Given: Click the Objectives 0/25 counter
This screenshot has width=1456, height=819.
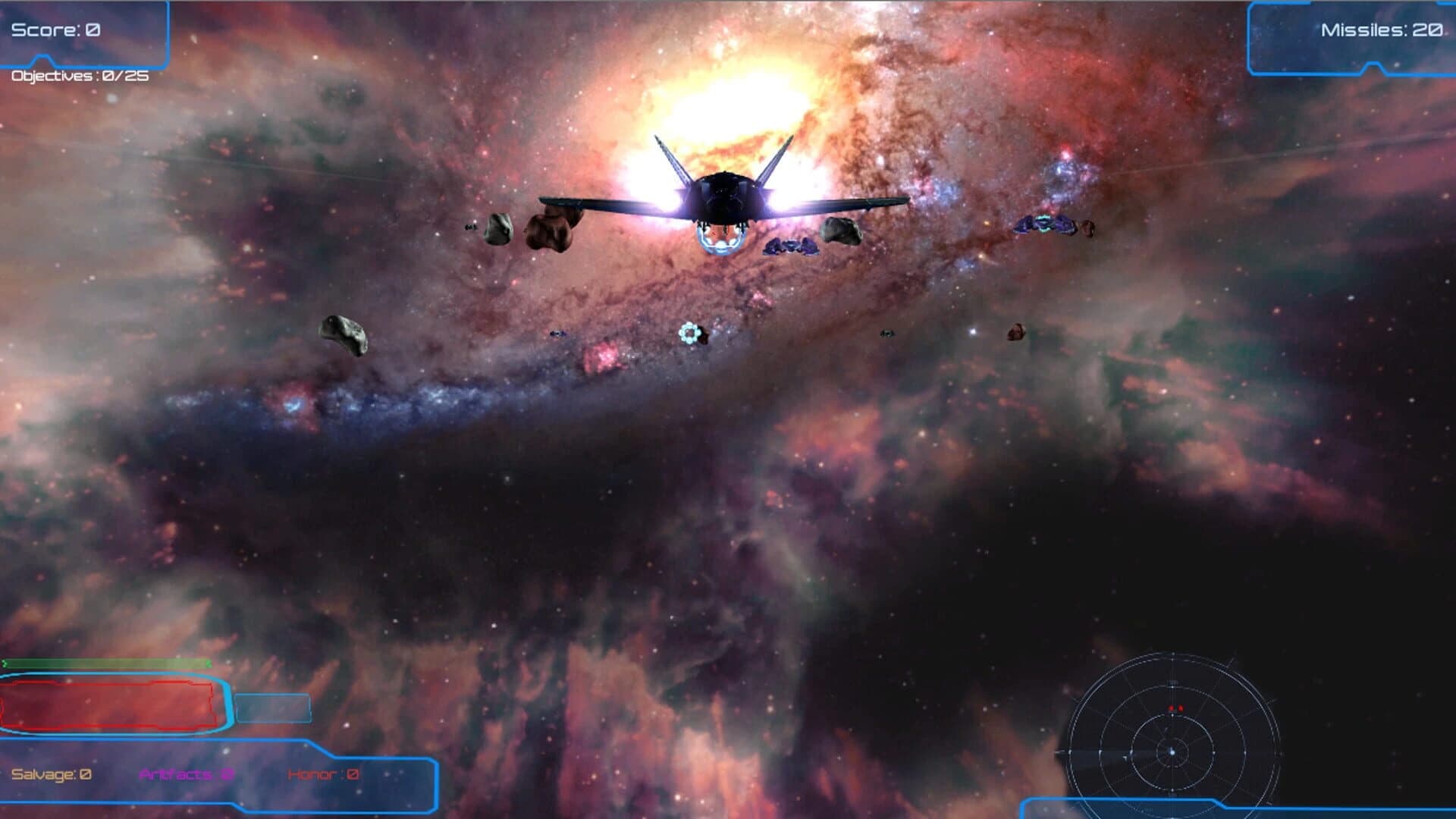Looking at the screenshot, I should (x=78, y=77).
